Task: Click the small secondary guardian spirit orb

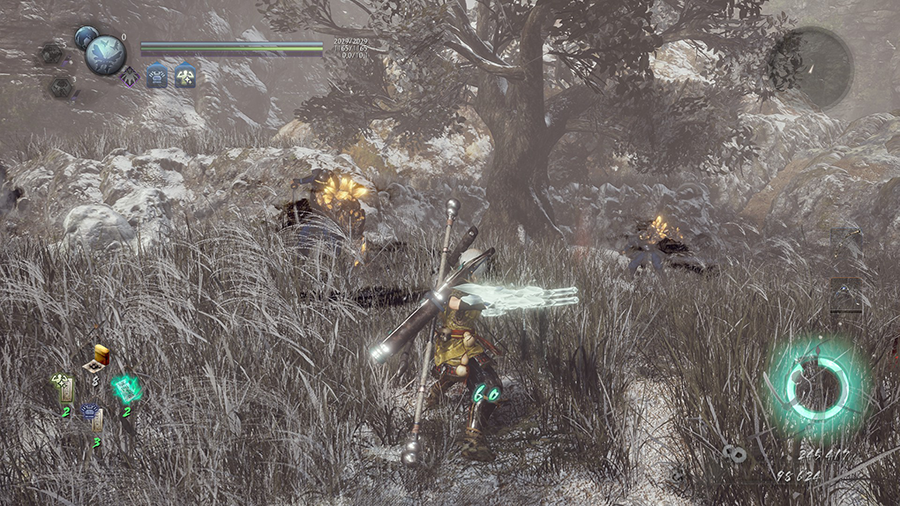Action: tap(85, 37)
